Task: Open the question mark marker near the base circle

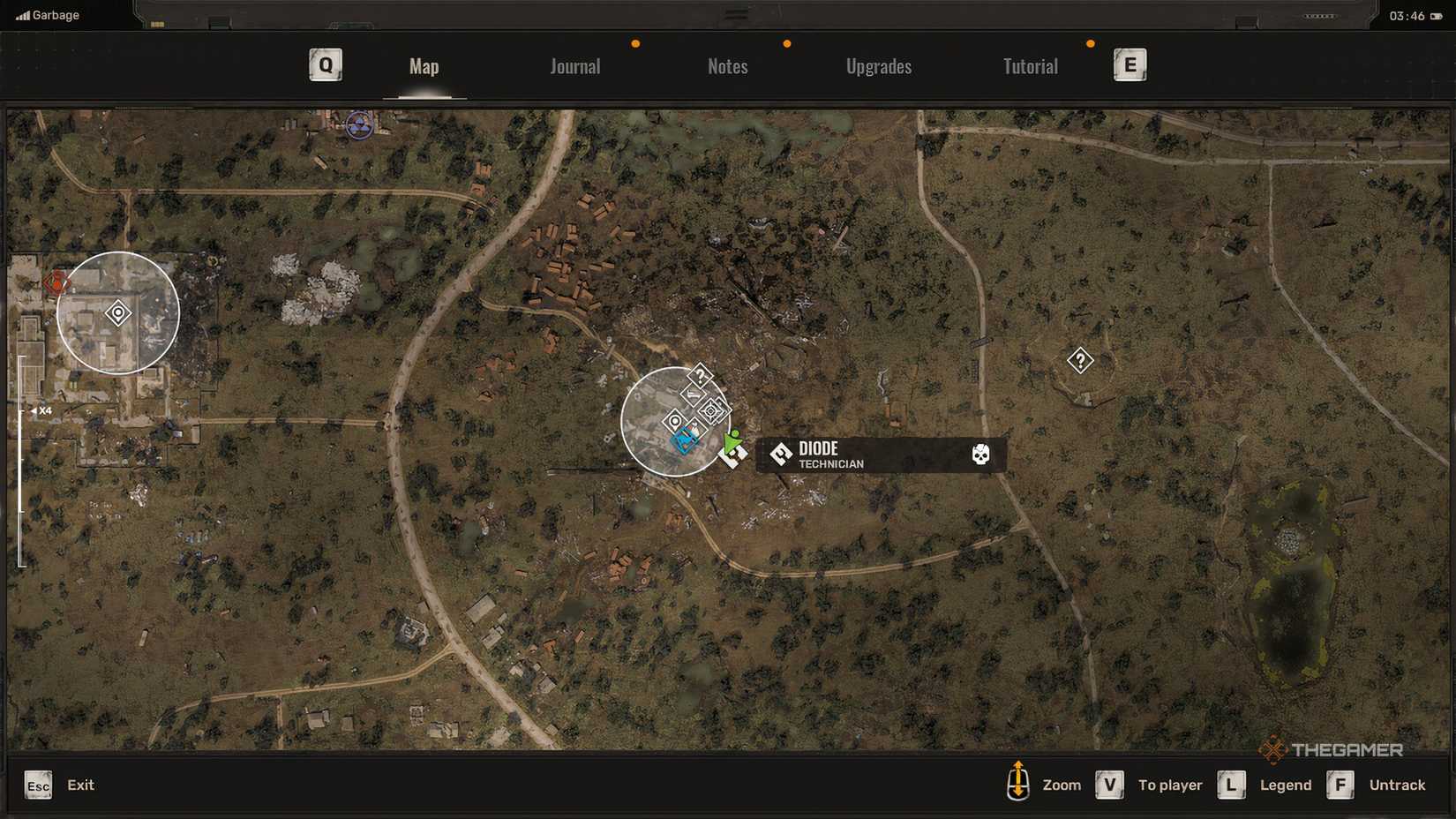Action: coord(700,377)
